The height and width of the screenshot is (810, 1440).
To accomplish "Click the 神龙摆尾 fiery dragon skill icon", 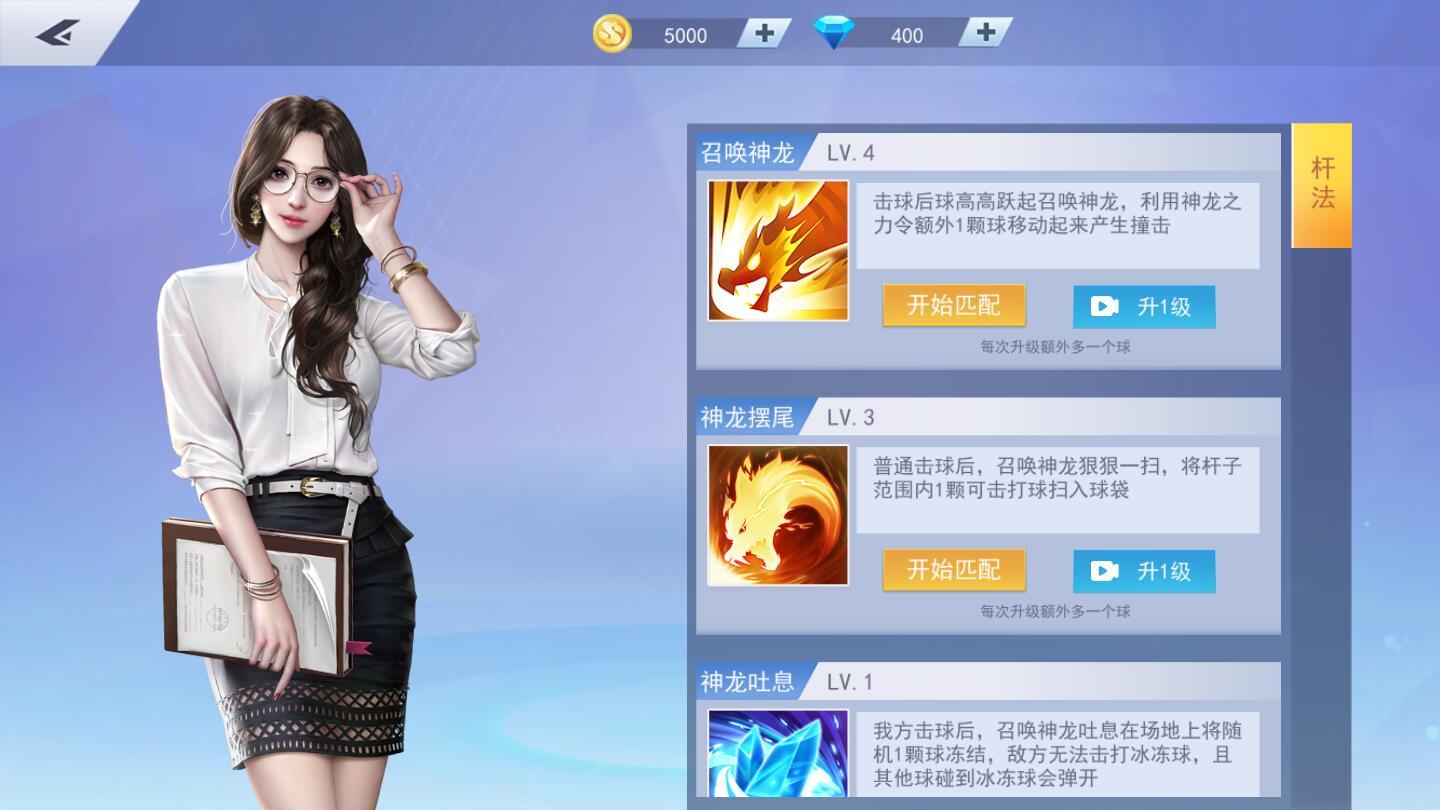I will pos(779,515).
